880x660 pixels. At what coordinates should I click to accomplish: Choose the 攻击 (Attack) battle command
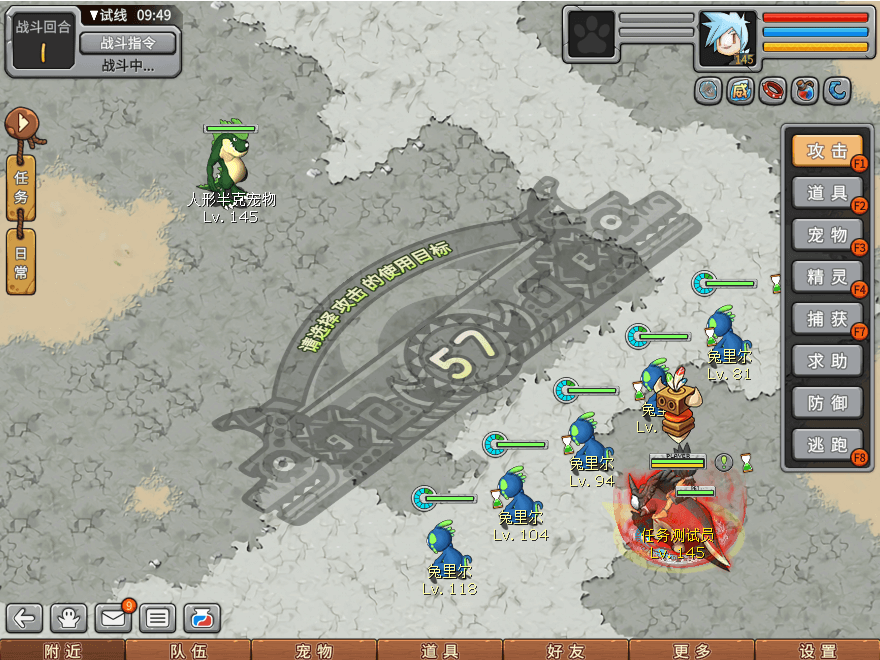point(827,152)
